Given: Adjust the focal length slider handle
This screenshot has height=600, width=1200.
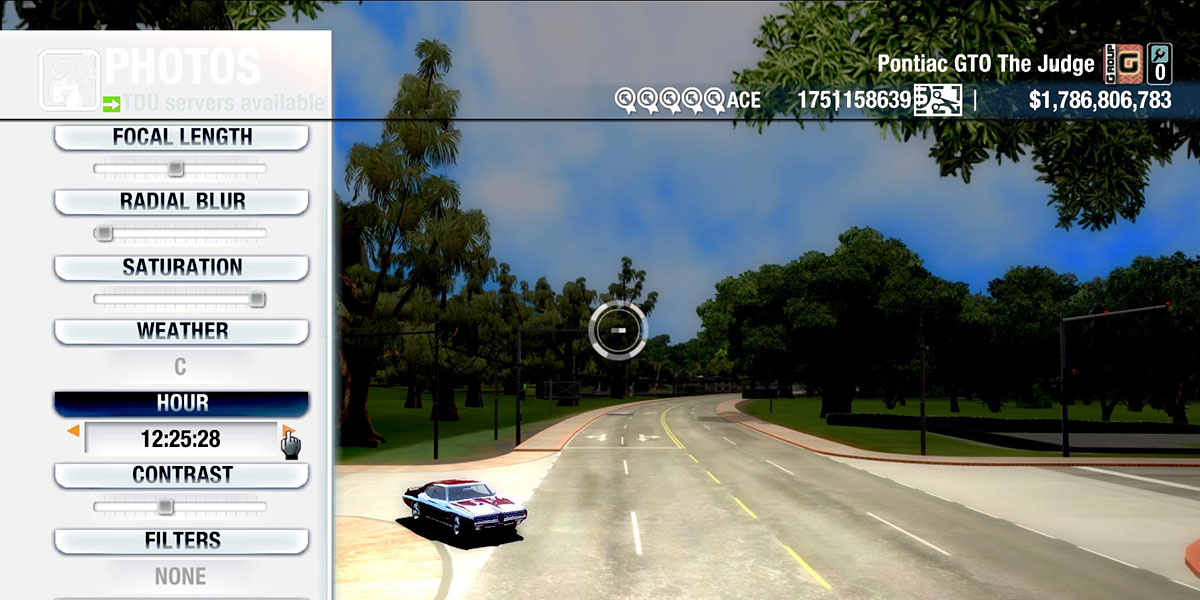Looking at the screenshot, I should coord(175,169).
